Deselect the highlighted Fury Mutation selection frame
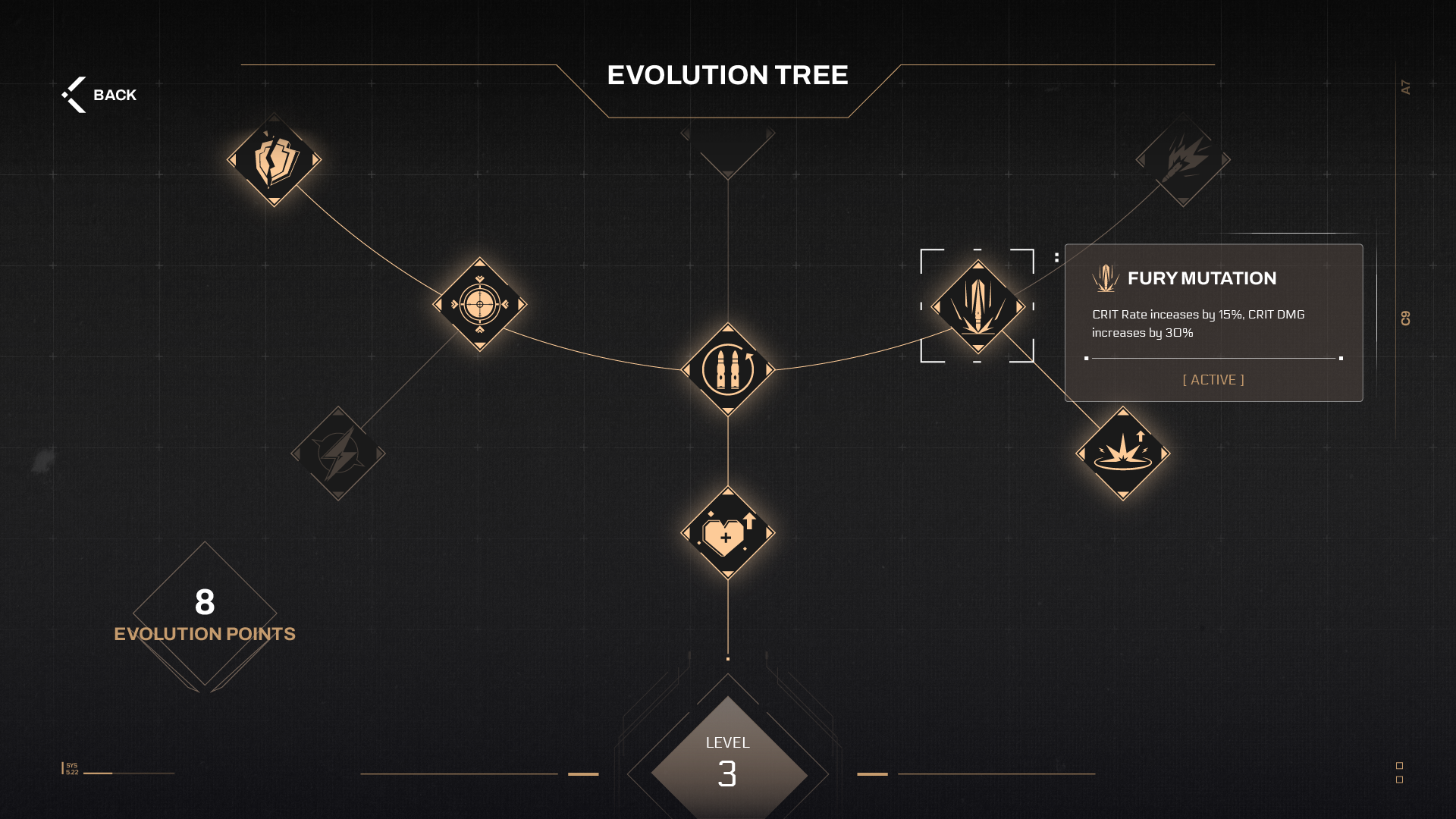1456x819 pixels. 977,306
